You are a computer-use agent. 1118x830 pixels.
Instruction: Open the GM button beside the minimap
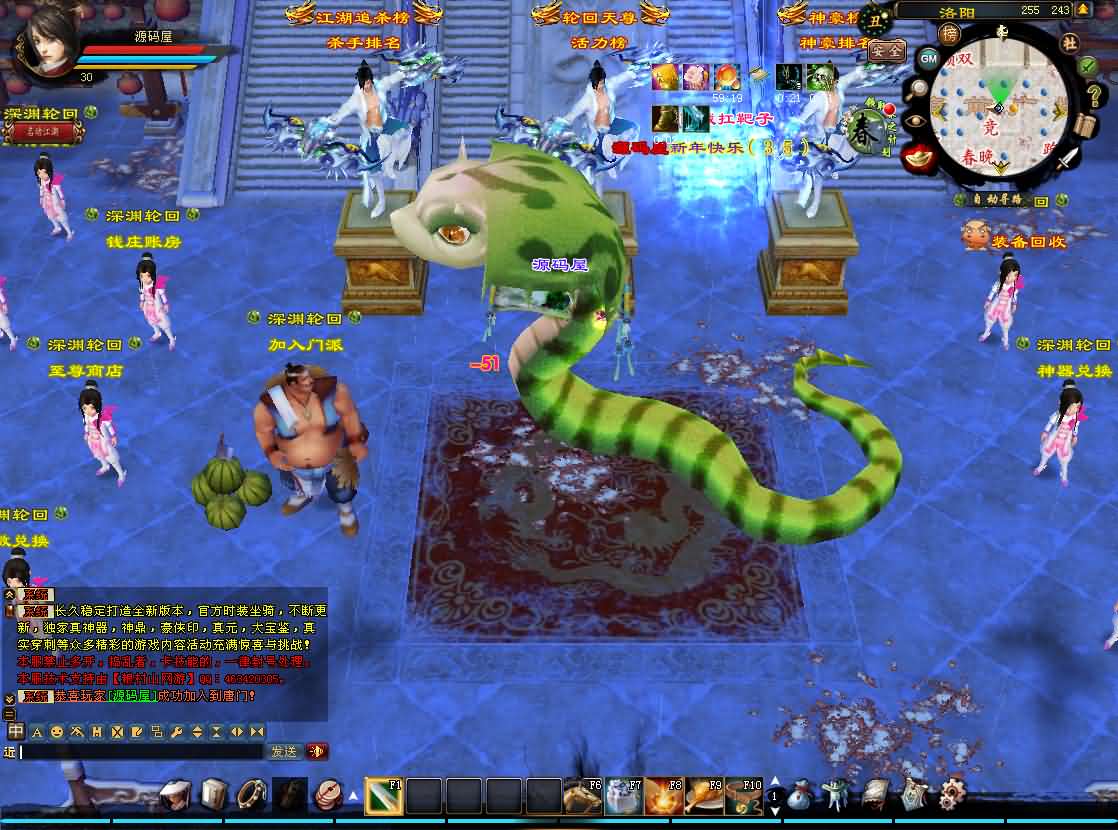click(928, 59)
